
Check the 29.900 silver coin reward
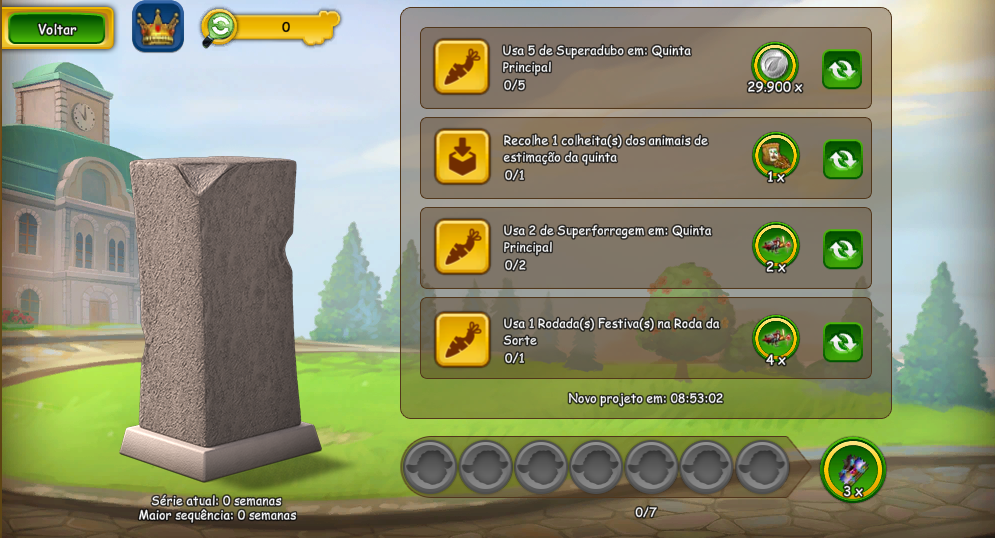(774, 64)
